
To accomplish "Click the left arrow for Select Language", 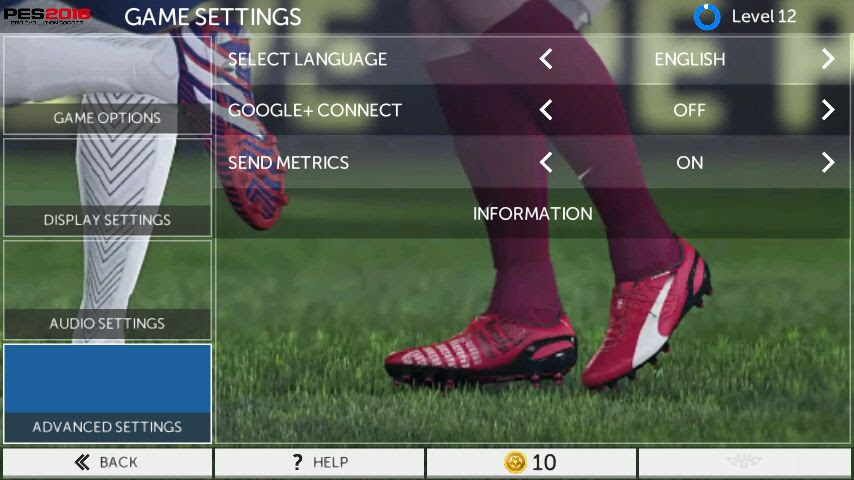I will tap(546, 59).
